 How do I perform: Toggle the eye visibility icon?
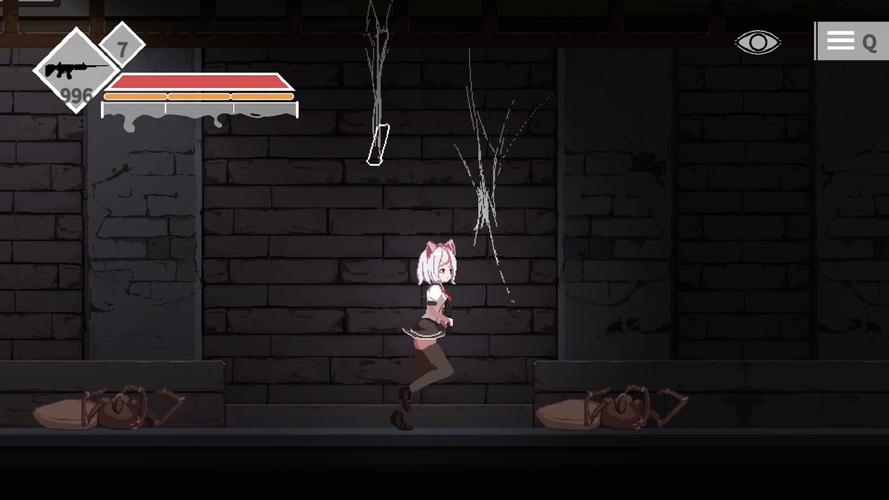tap(757, 42)
